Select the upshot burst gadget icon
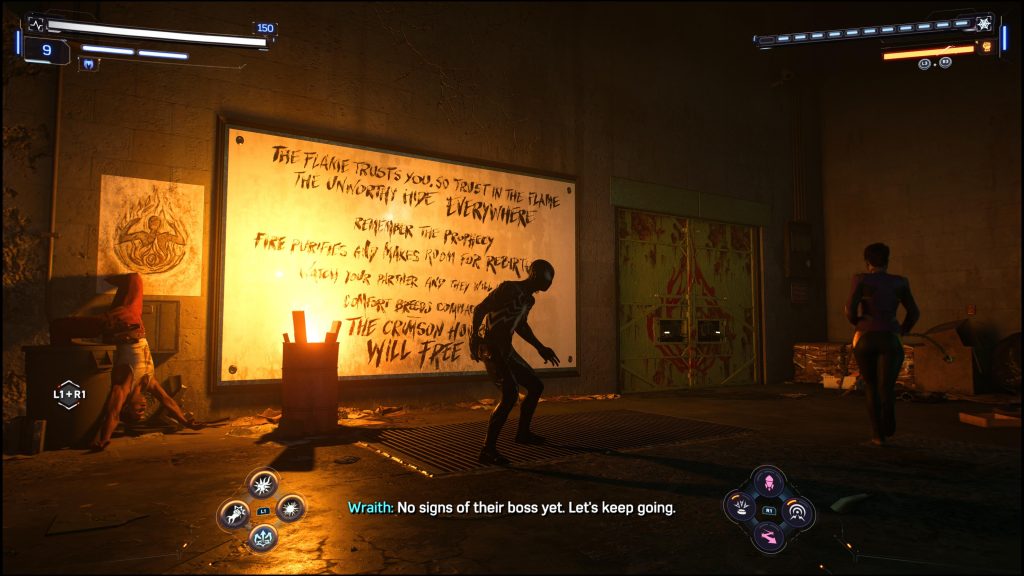Image resolution: width=1024 pixels, height=576 pixels. 742,508
